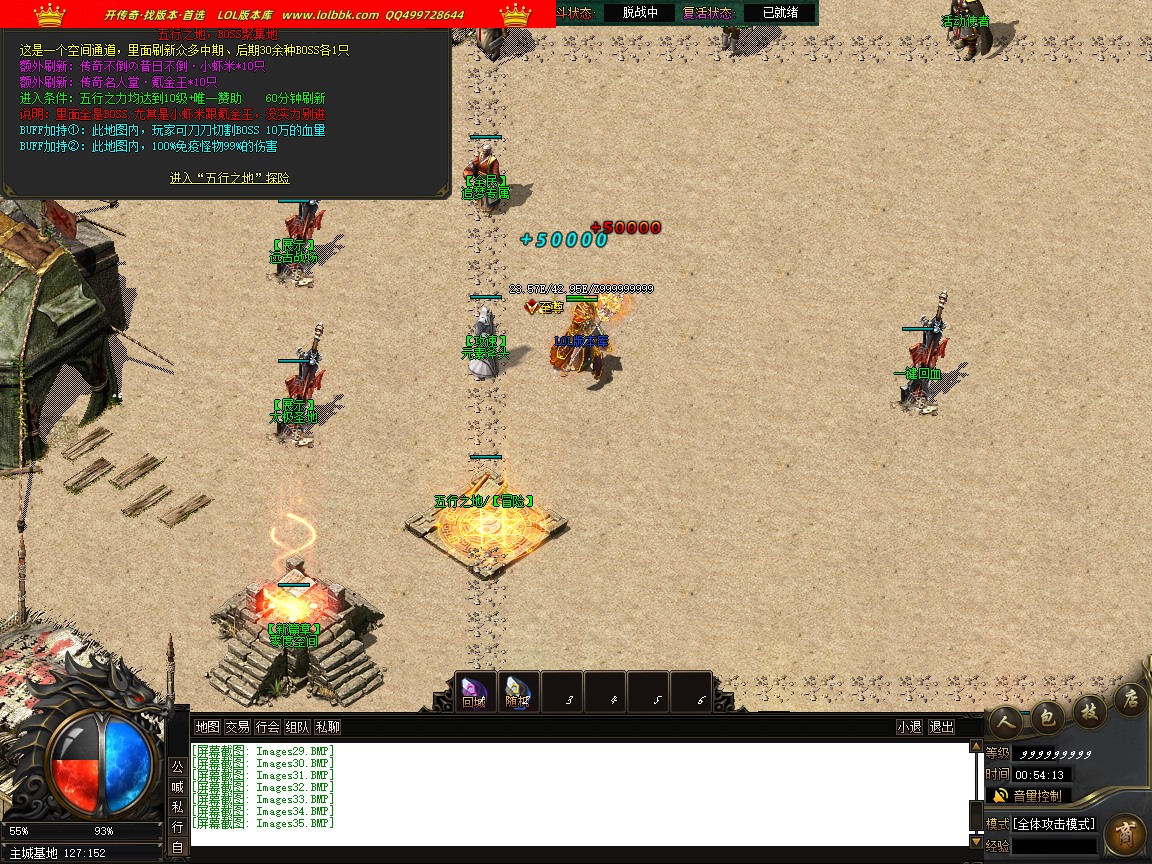Image resolution: width=1152 pixels, height=864 pixels.
Task: Use the 回城 town-return hotbar item
Action: pyautogui.click(x=473, y=691)
